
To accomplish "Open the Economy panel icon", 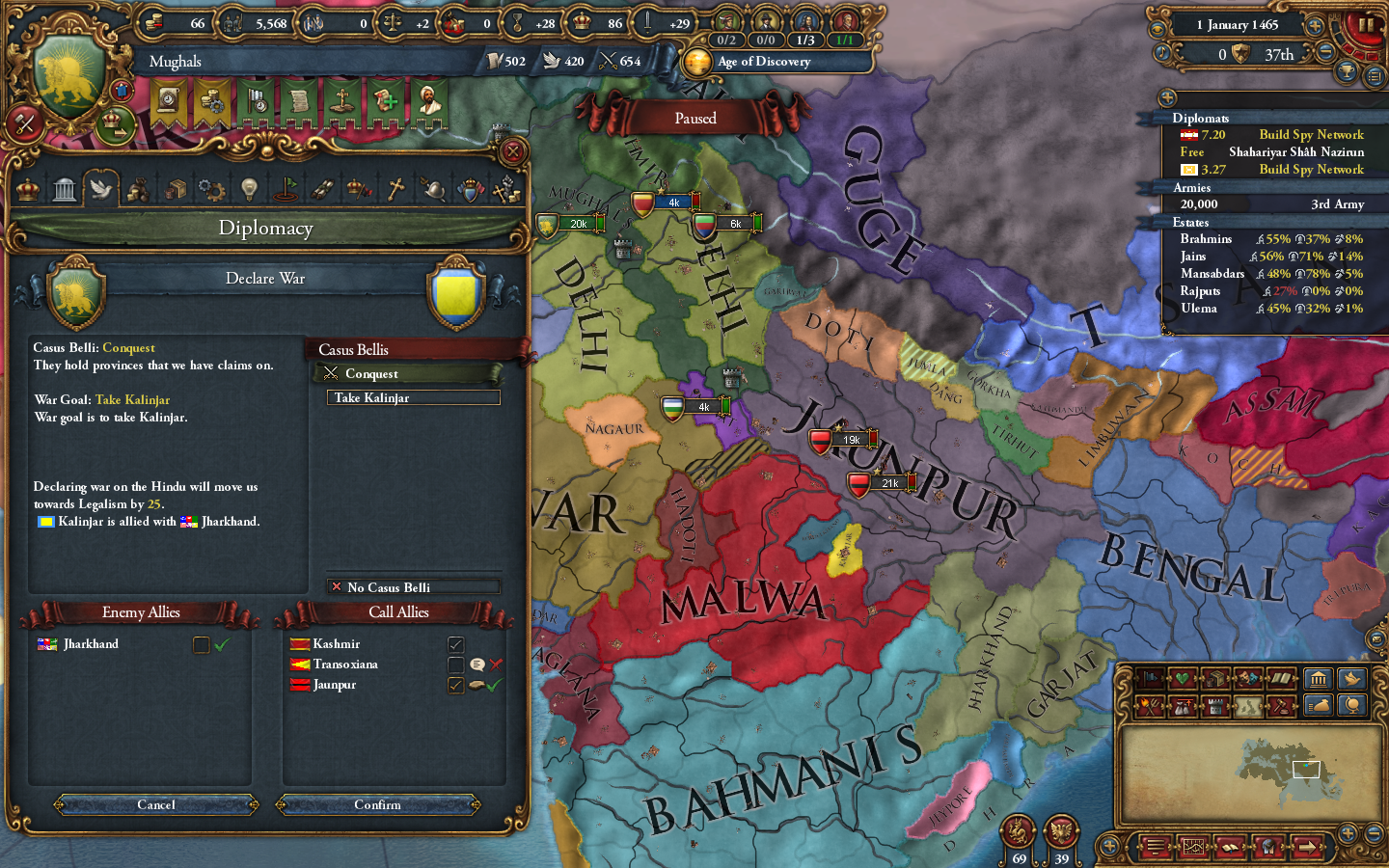I will pyautogui.click(x=139, y=188).
